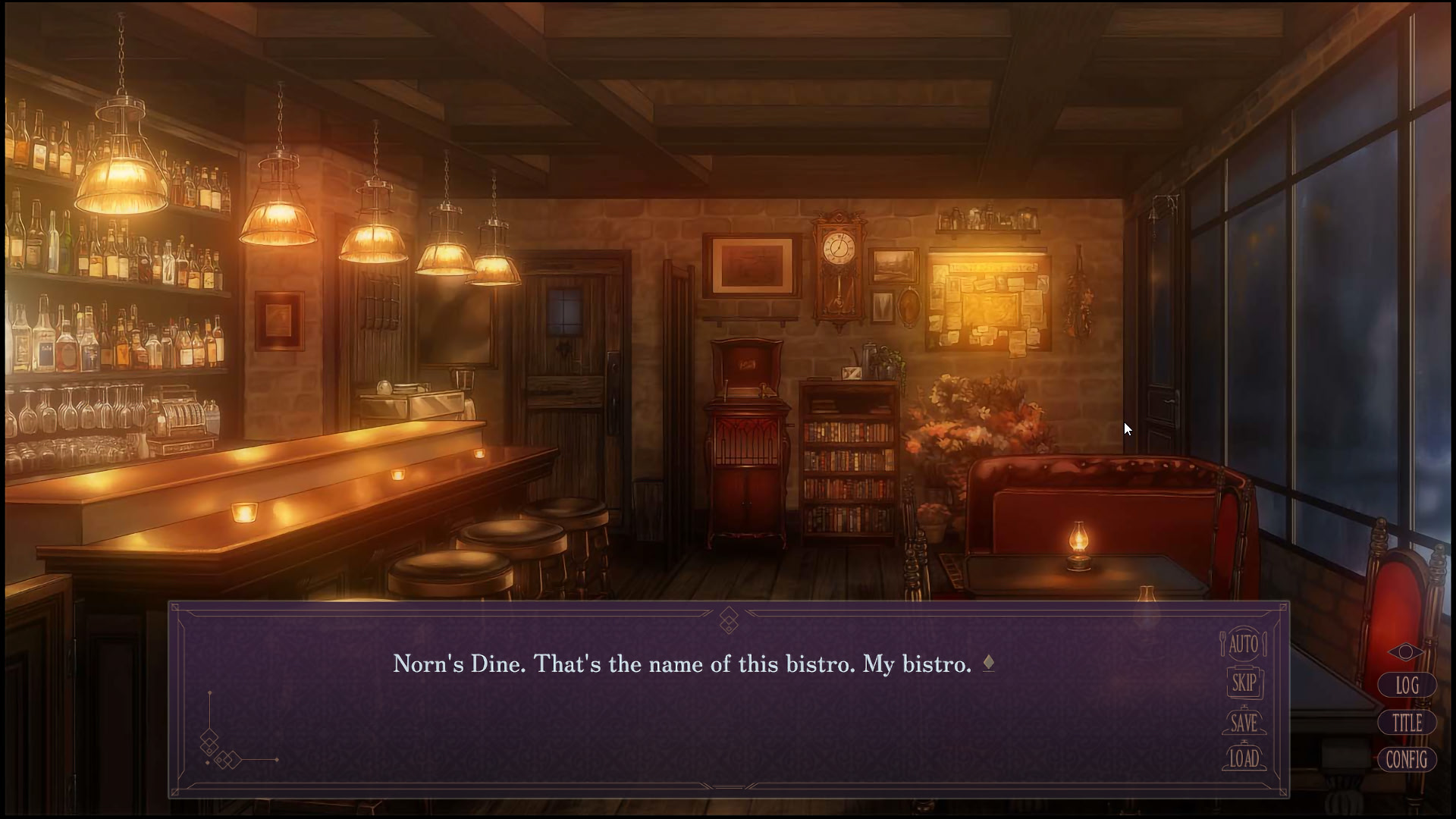
Task: Click the SAVE serving-cloche icon
Action: coord(1244,723)
